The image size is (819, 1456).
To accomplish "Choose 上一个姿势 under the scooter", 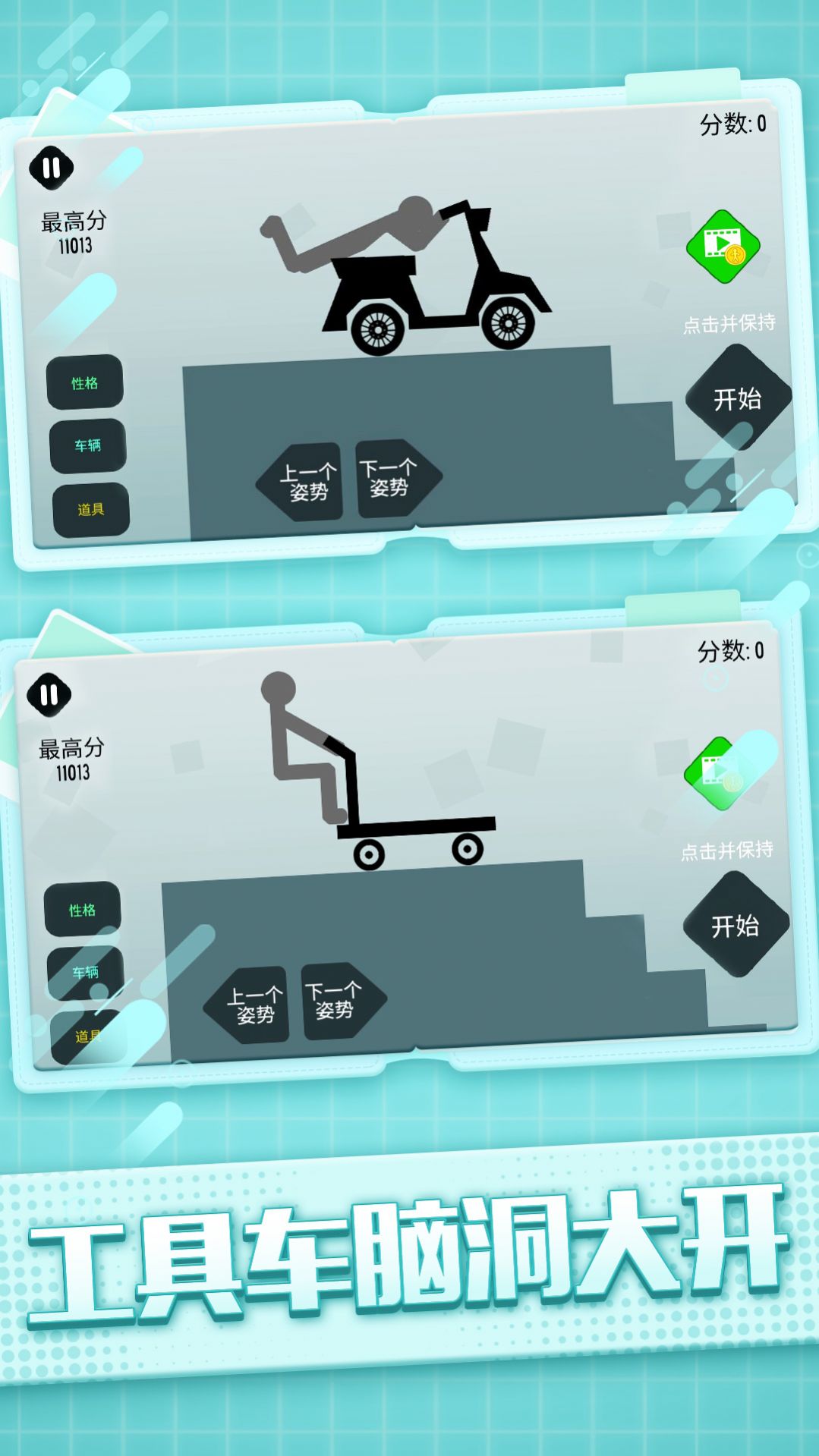I will click(x=303, y=482).
